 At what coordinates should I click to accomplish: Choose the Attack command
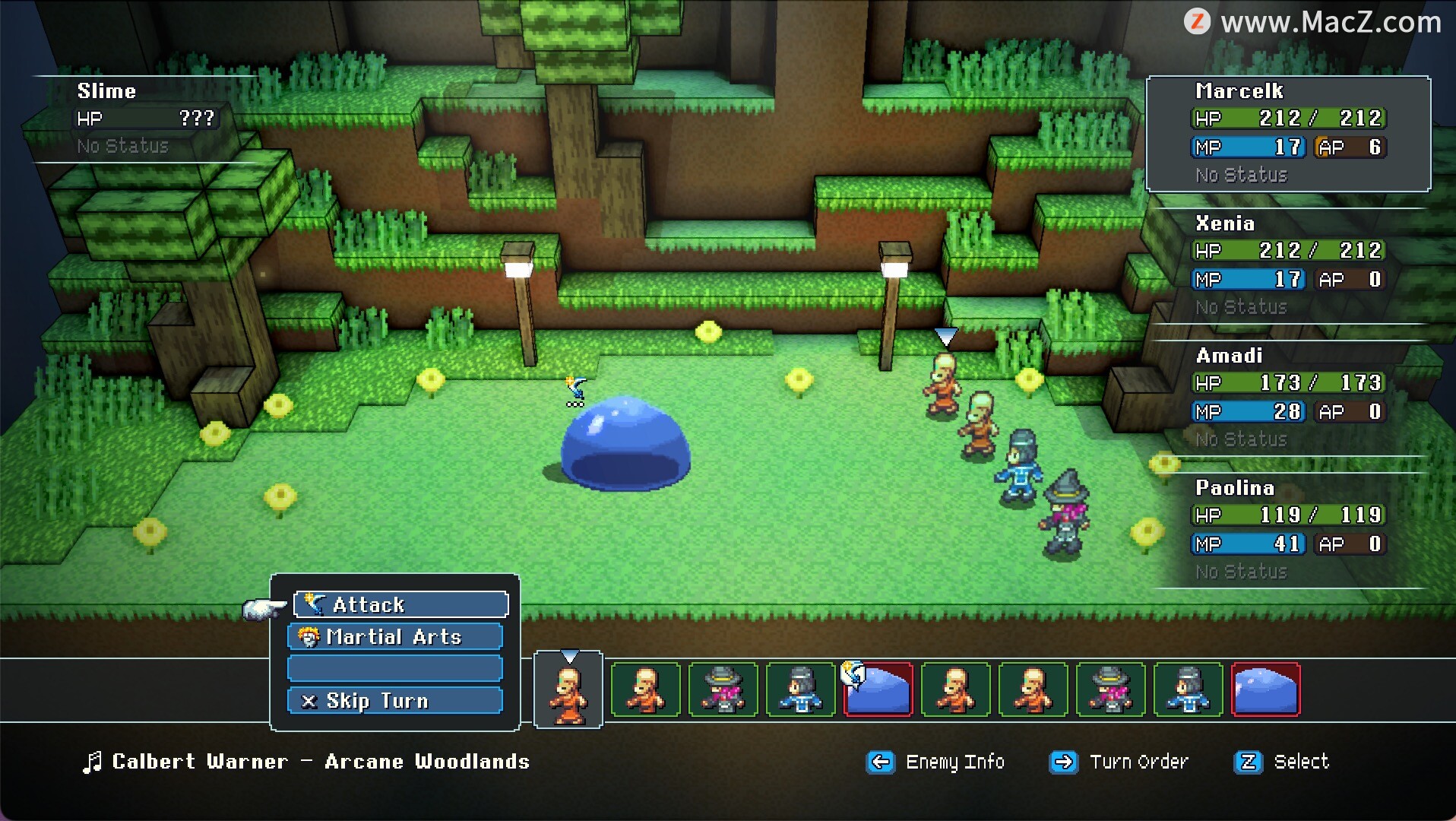click(400, 604)
